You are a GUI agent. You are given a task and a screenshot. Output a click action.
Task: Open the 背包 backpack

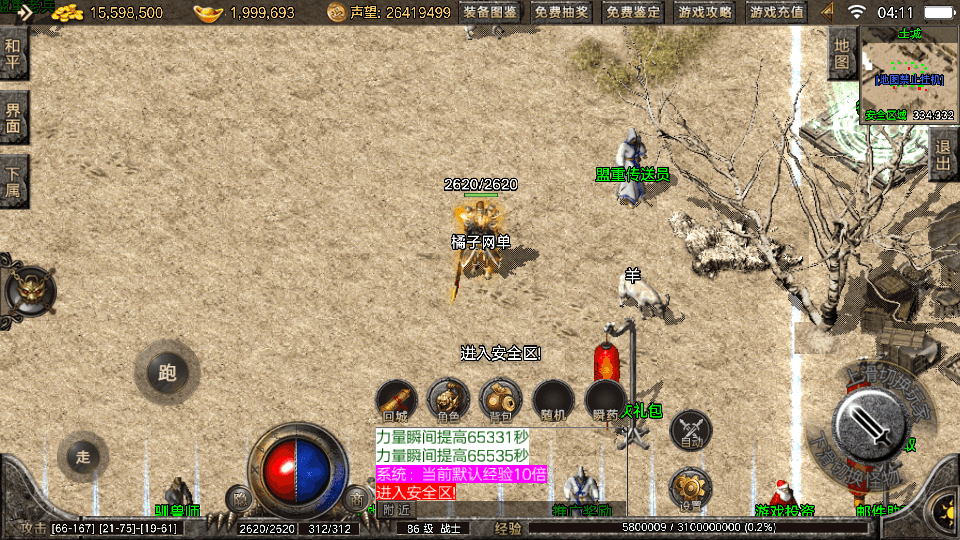(x=500, y=400)
